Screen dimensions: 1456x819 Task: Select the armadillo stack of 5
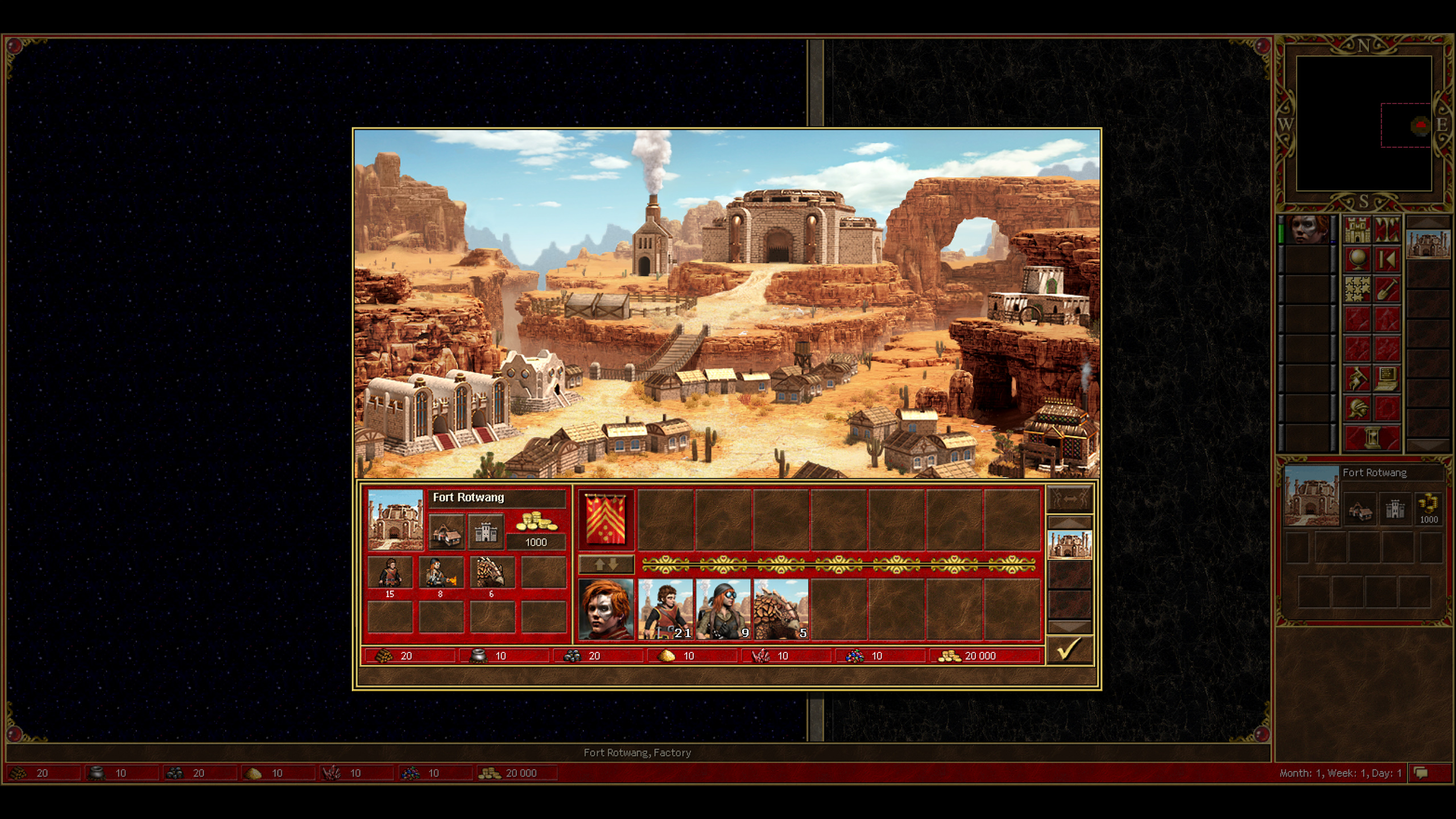coord(781,609)
